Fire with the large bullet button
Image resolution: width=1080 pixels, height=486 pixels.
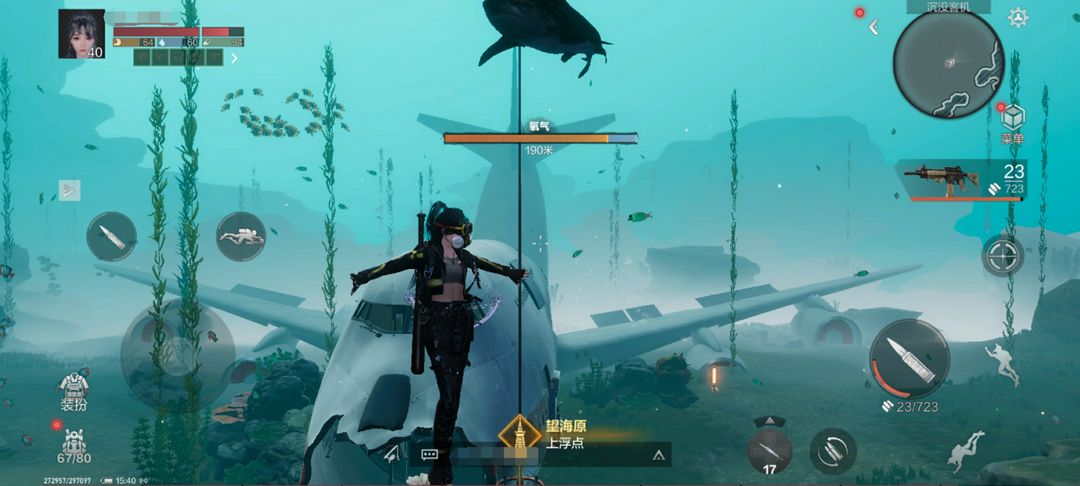tap(909, 358)
